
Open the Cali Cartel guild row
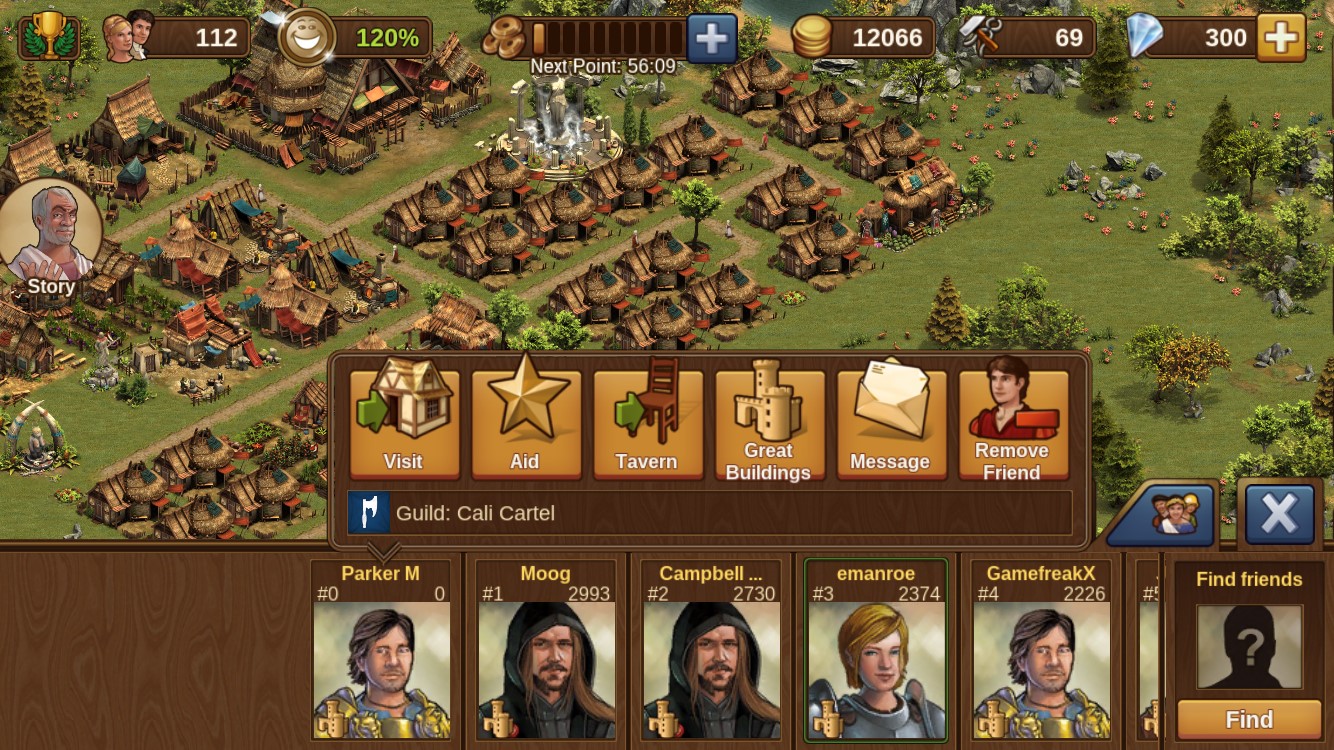(x=710, y=513)
